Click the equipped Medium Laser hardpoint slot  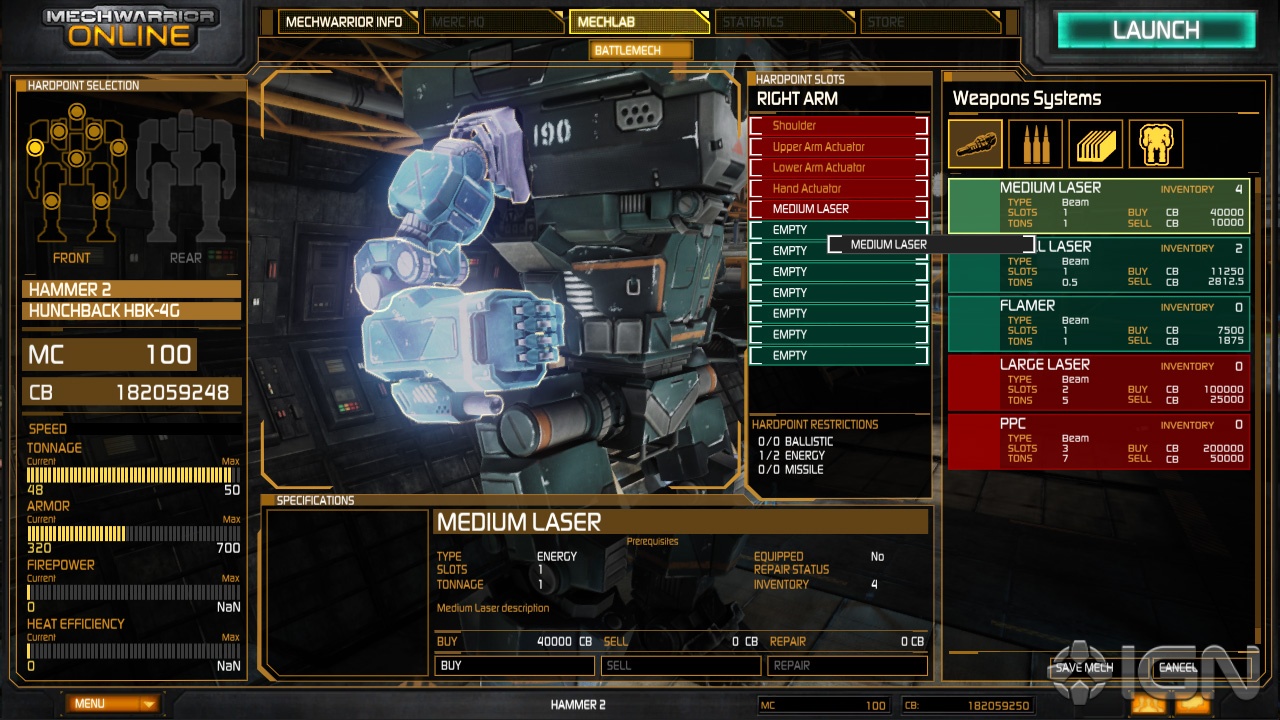click(838, 209)
